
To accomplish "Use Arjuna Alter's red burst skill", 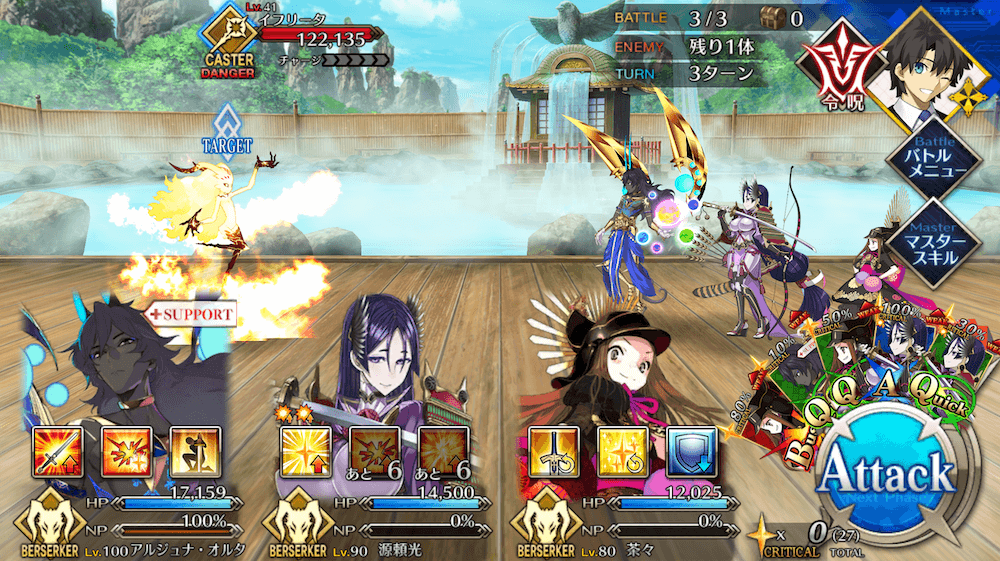I will [127, 452].
